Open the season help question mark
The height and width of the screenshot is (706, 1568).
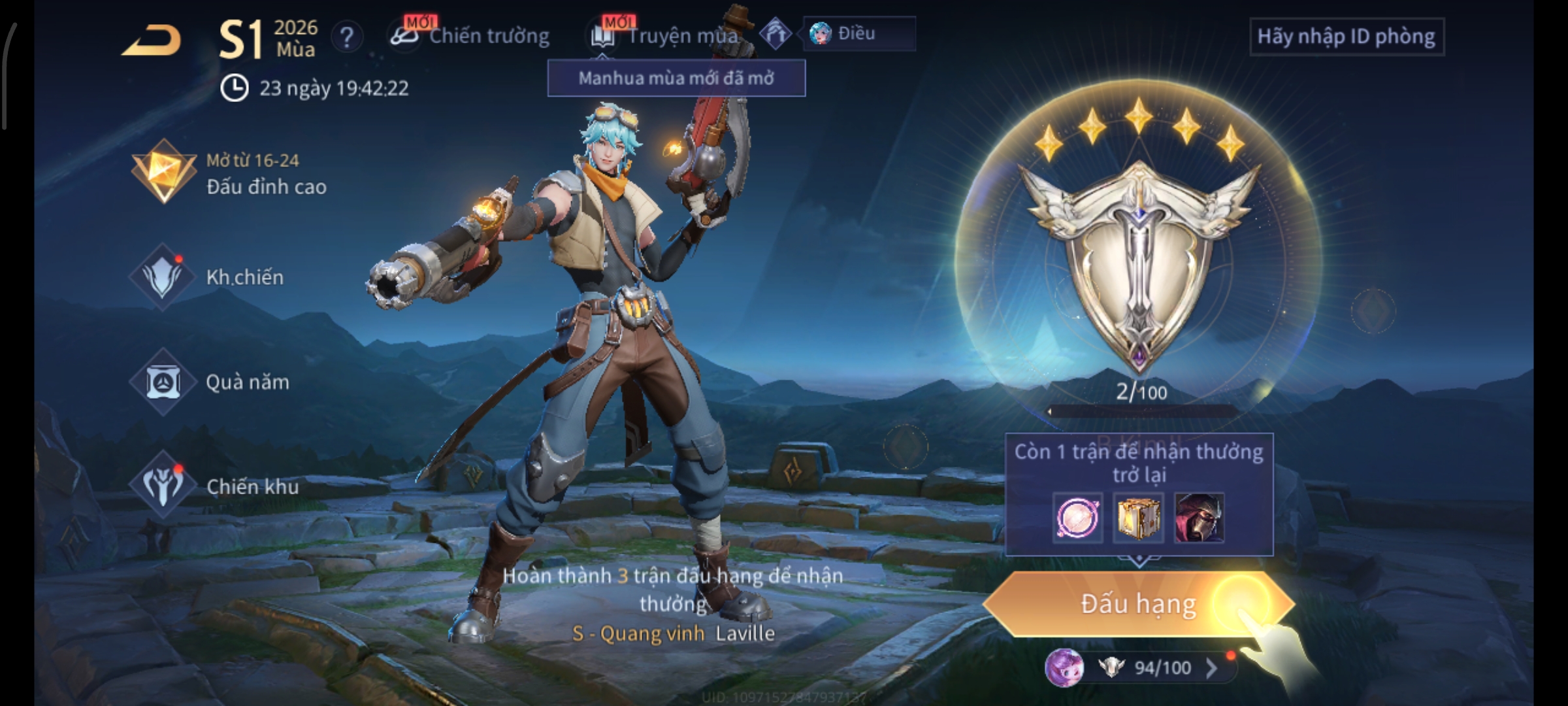[347, 37]
